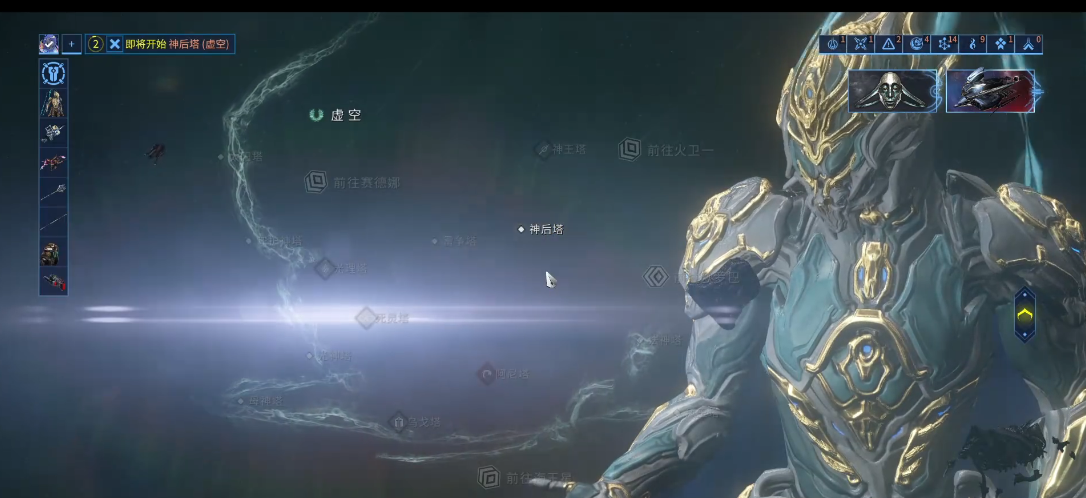This screenshot has height=498, width=1086.
Task: Open the alert filter with the triangle warning icon
Action: coord(888,44)
